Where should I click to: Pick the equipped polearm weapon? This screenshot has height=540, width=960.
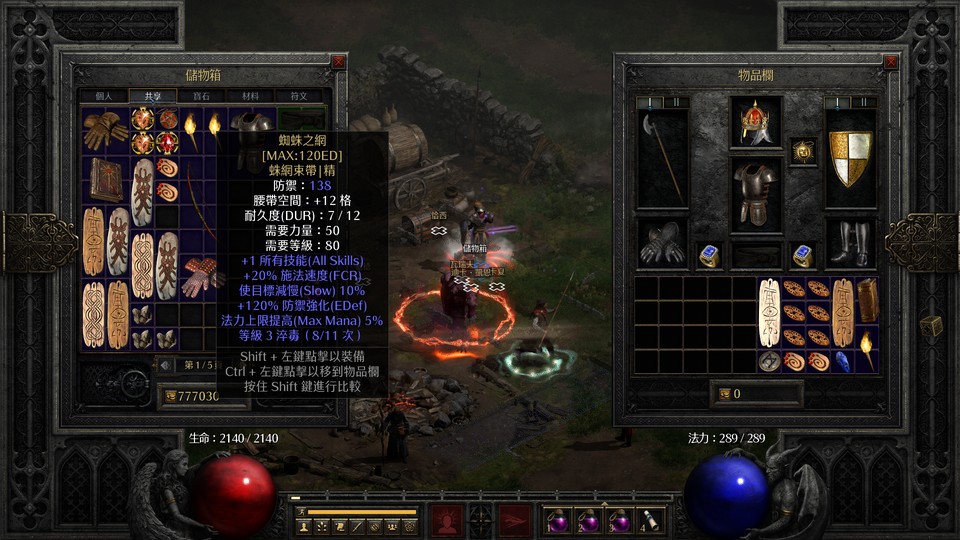(x=661, y=157)
